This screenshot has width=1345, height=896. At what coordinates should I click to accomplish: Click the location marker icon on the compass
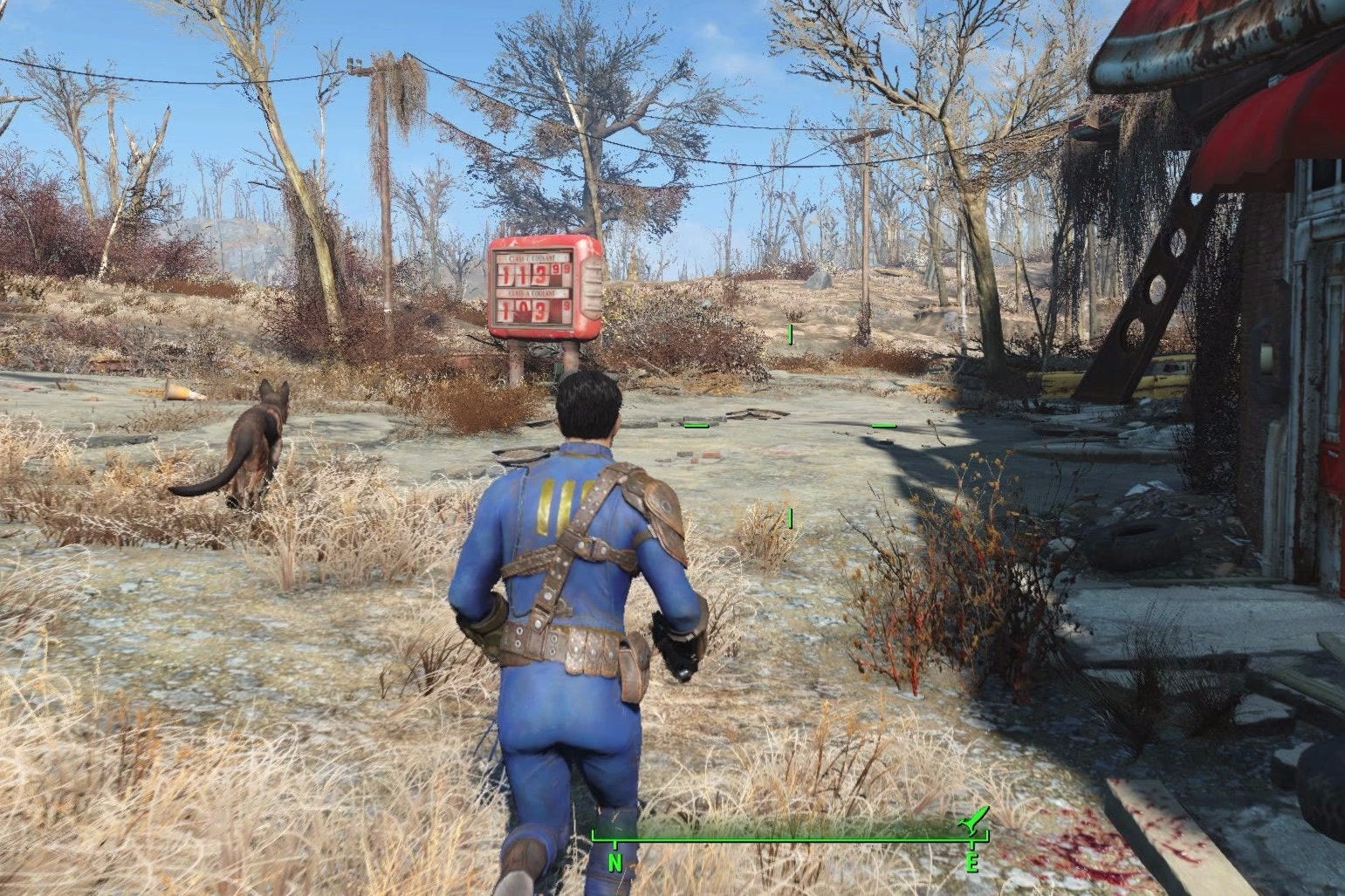pyautogui.click(x=974, y=820)
